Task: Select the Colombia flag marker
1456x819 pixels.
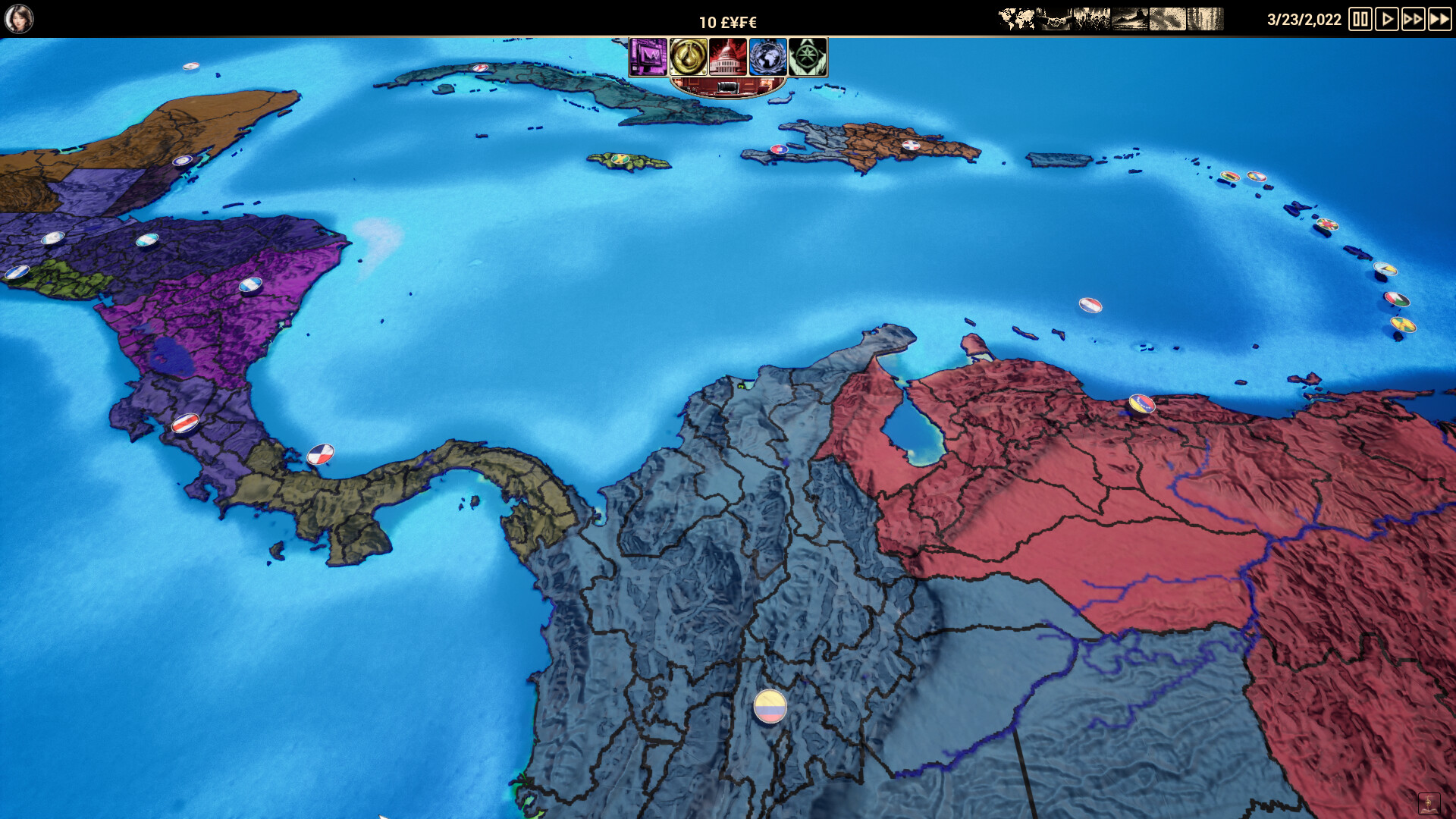Action: 769,706
